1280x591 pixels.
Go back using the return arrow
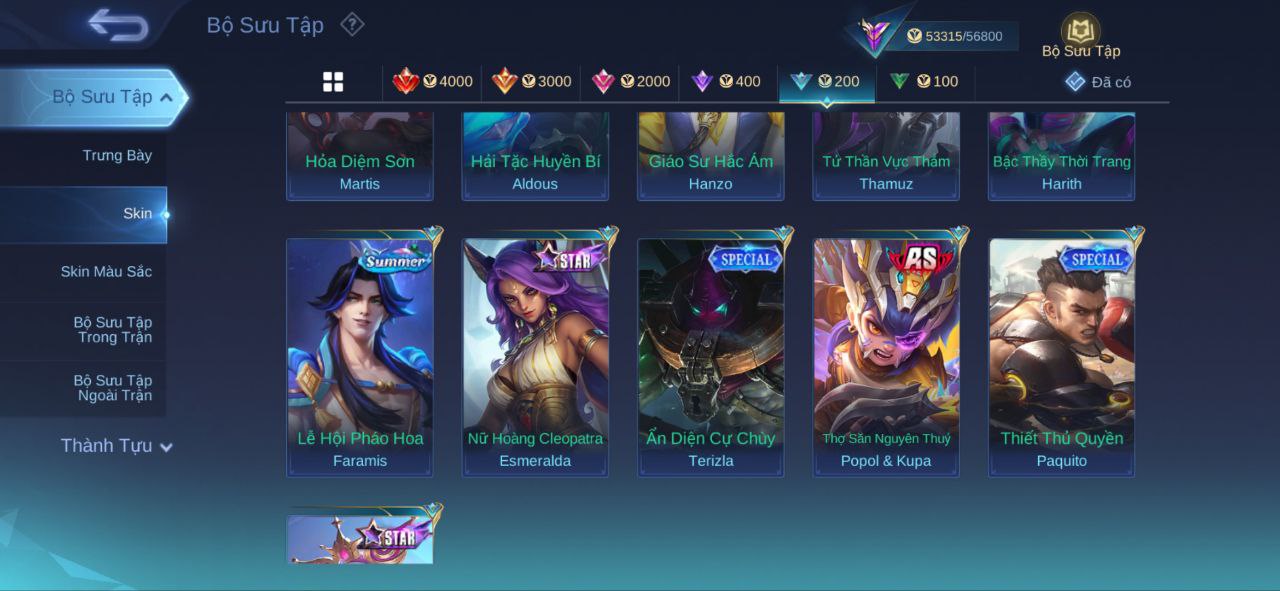click(x=118, y=25)
